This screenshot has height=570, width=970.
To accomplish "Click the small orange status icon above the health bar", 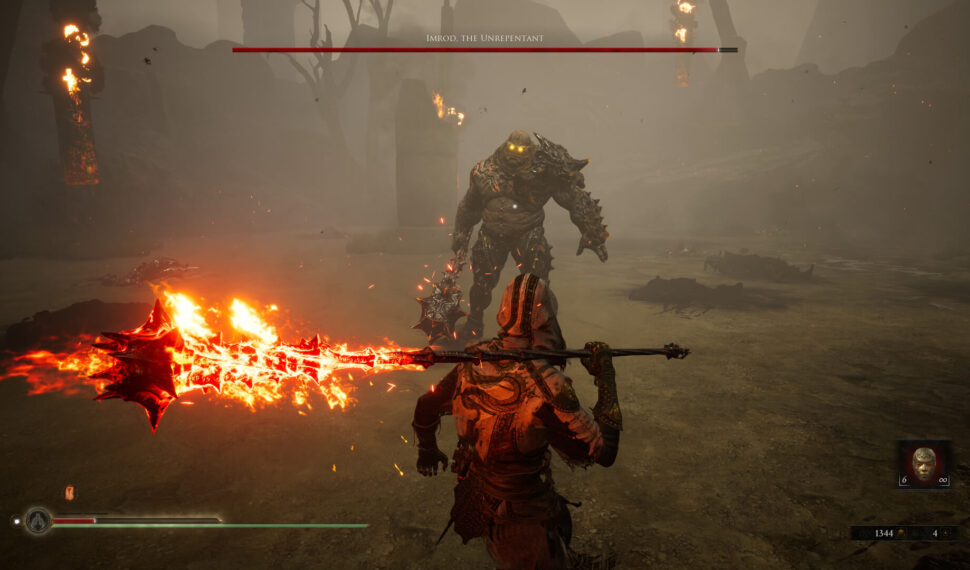I will (69, 492).
